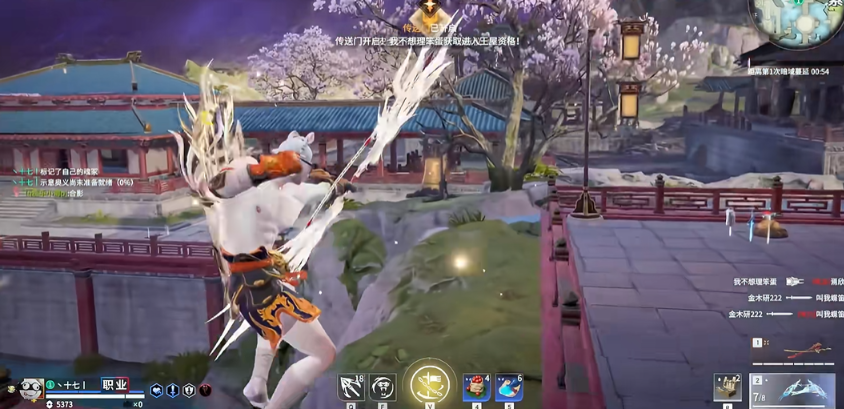
Task: Use the item slot holding 2 charges
Action: pos(728,388)
